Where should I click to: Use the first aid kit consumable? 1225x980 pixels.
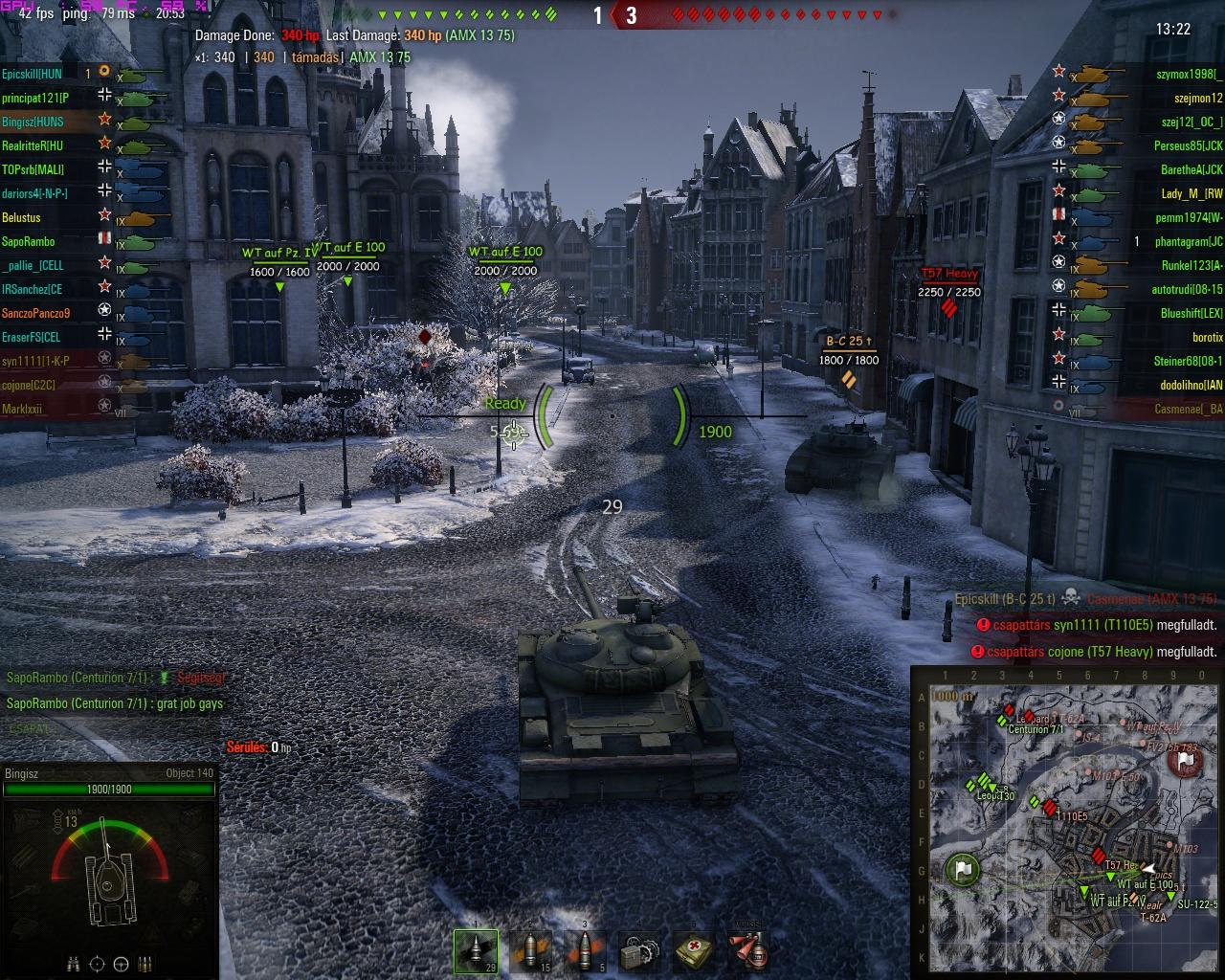pos(693,951)
